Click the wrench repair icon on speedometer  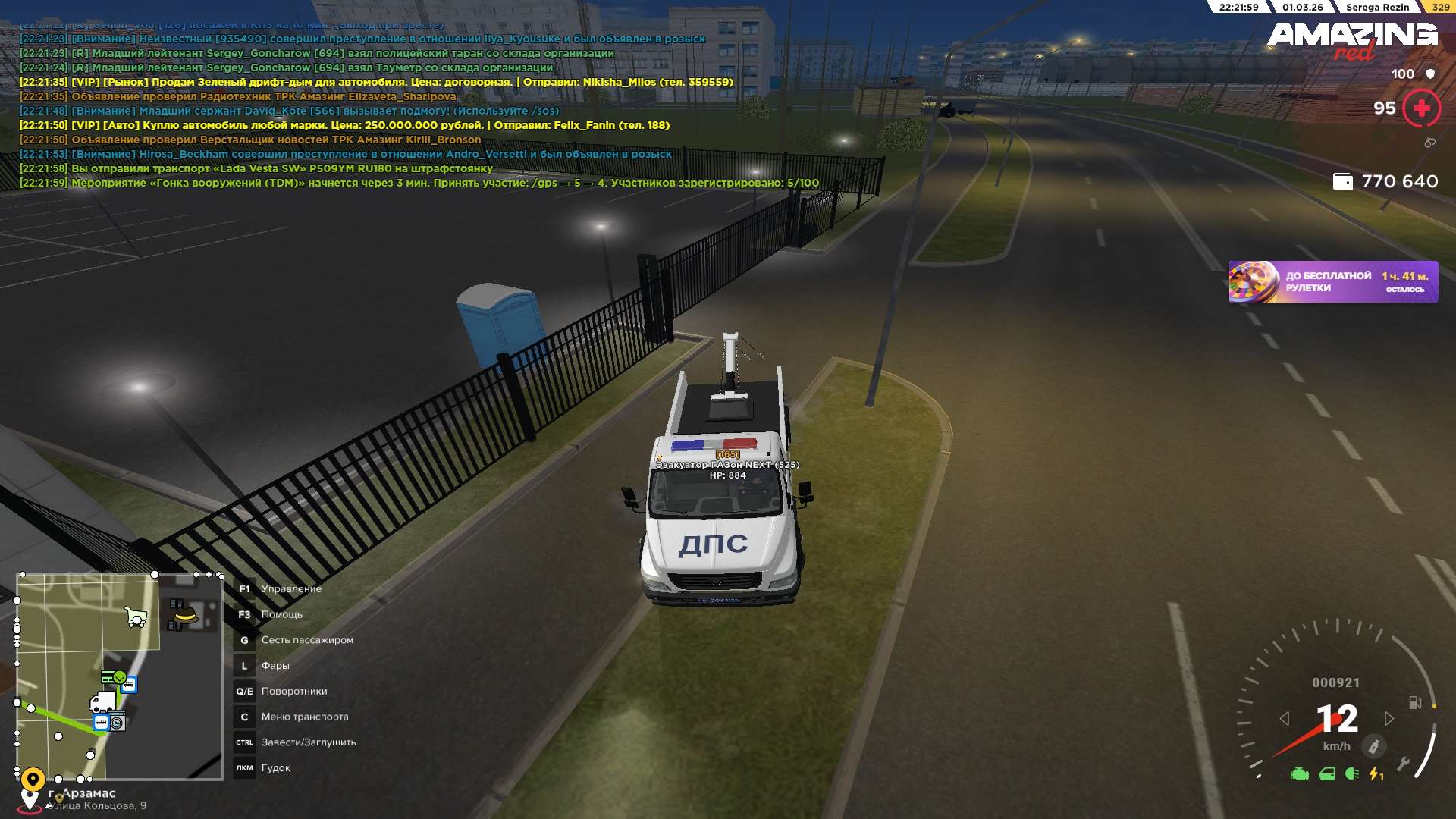pyautogui.click(x=1403, y=764)
